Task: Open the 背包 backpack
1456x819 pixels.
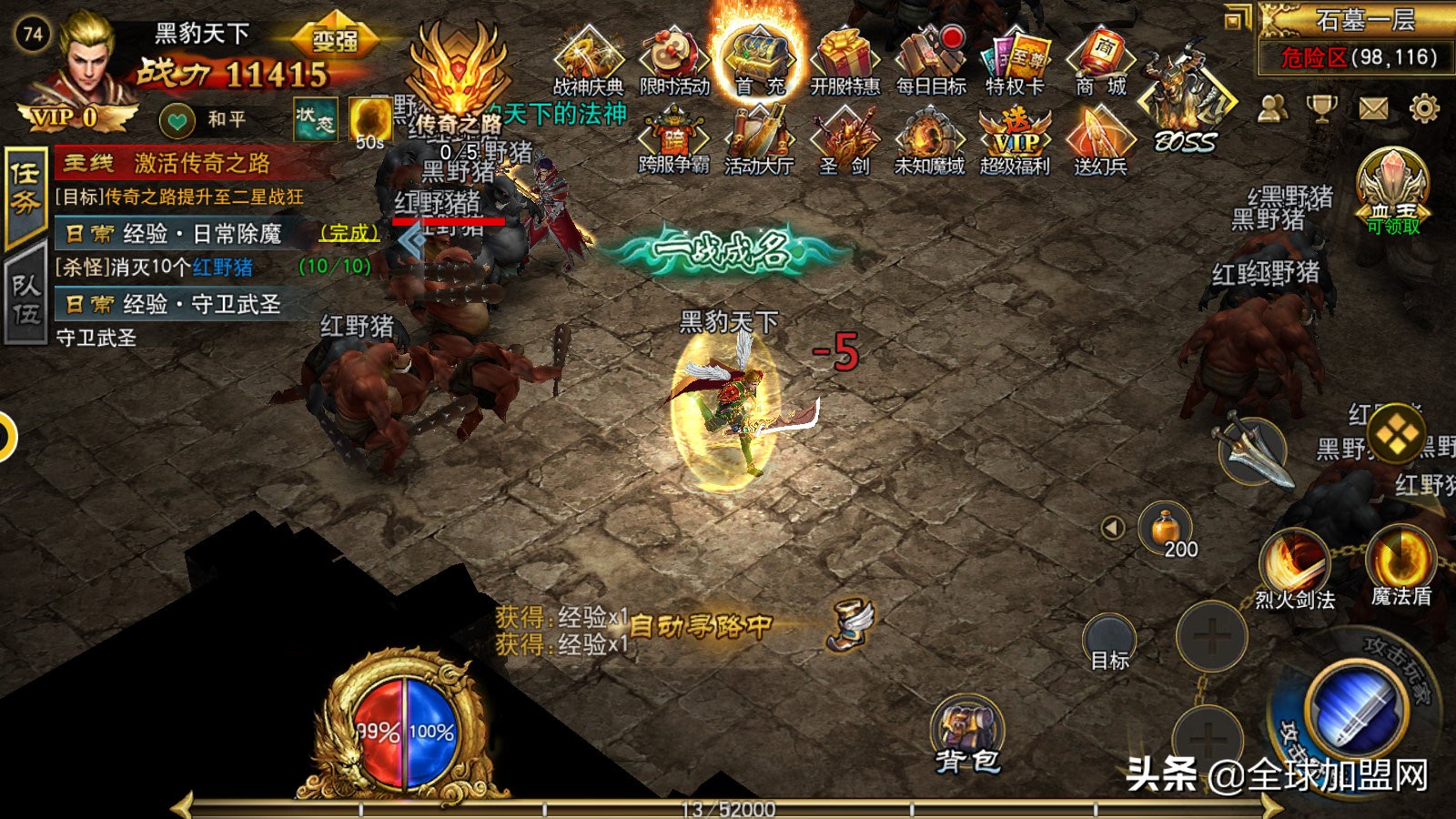Action: pos(969,728)
